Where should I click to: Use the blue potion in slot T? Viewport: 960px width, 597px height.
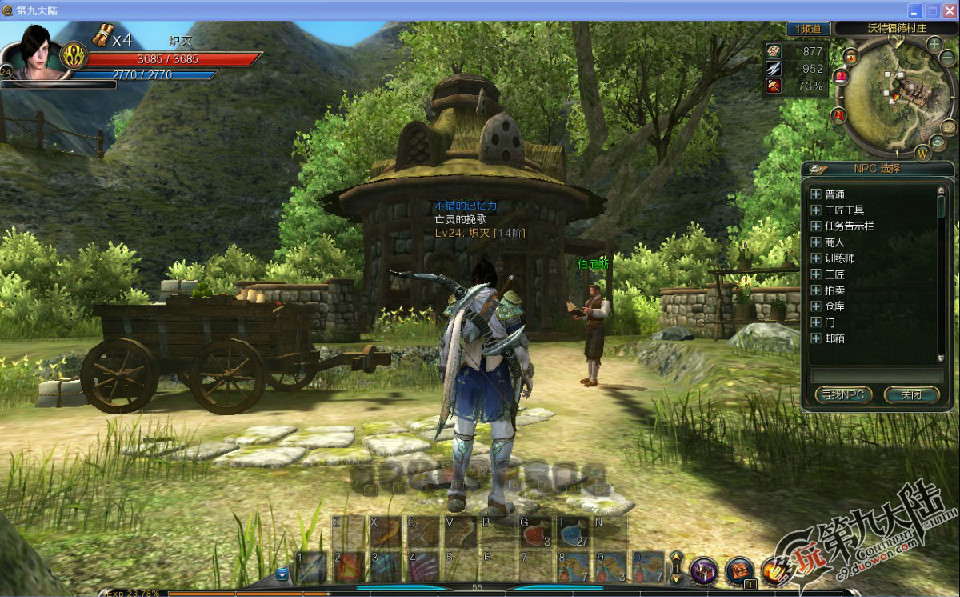tap(573, 533)
